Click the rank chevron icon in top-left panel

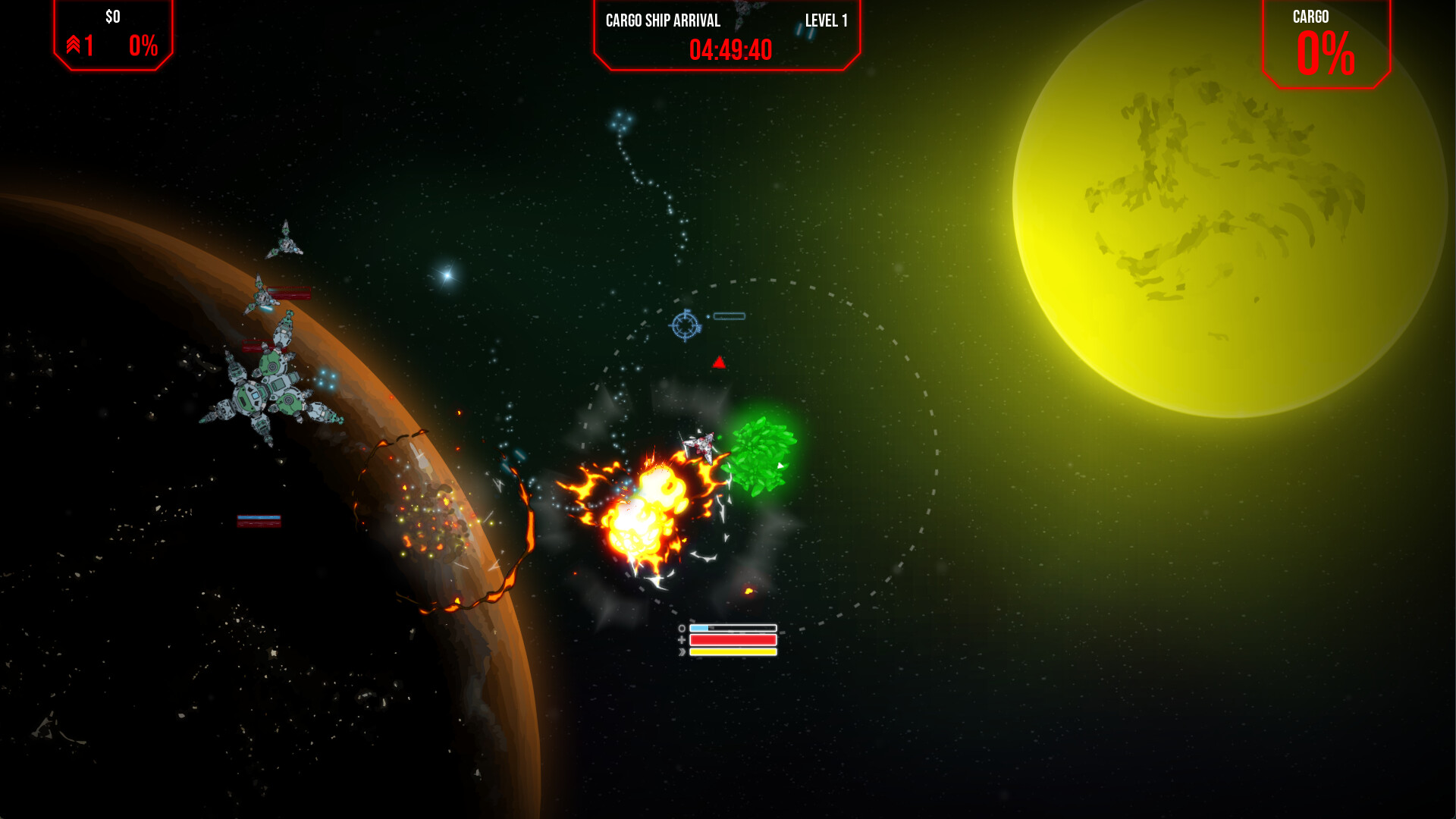tap(74, 44)
